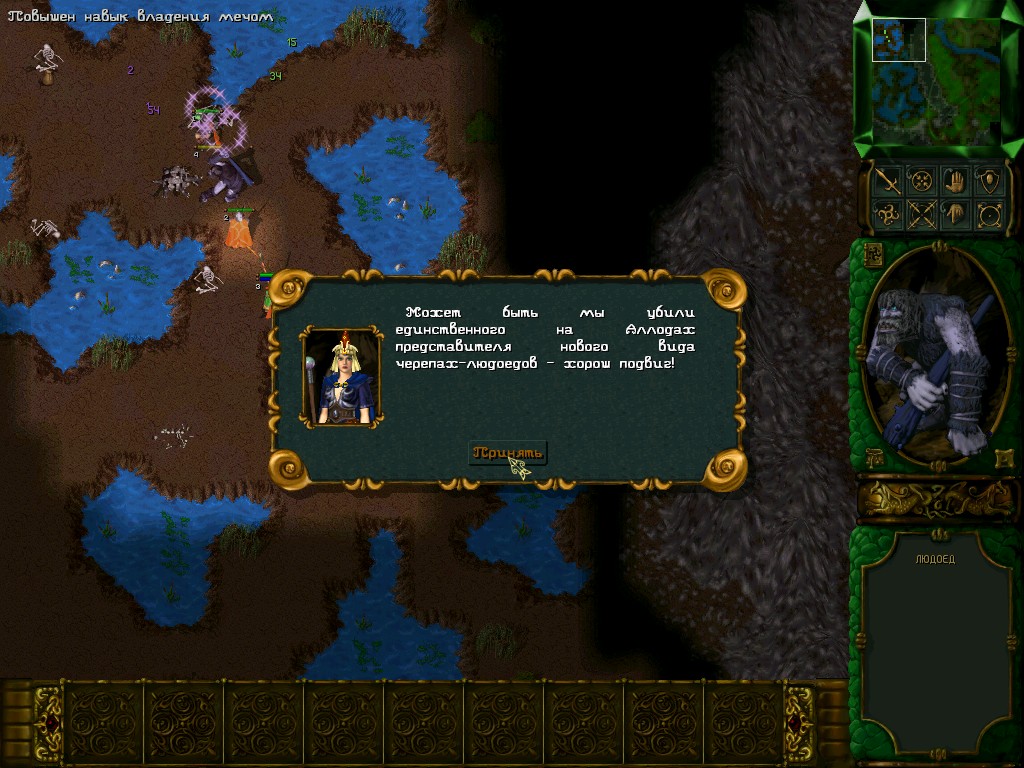Activate the sword attack command
1024x768 pixels.
pyautogui.click(x=886, y=180)
